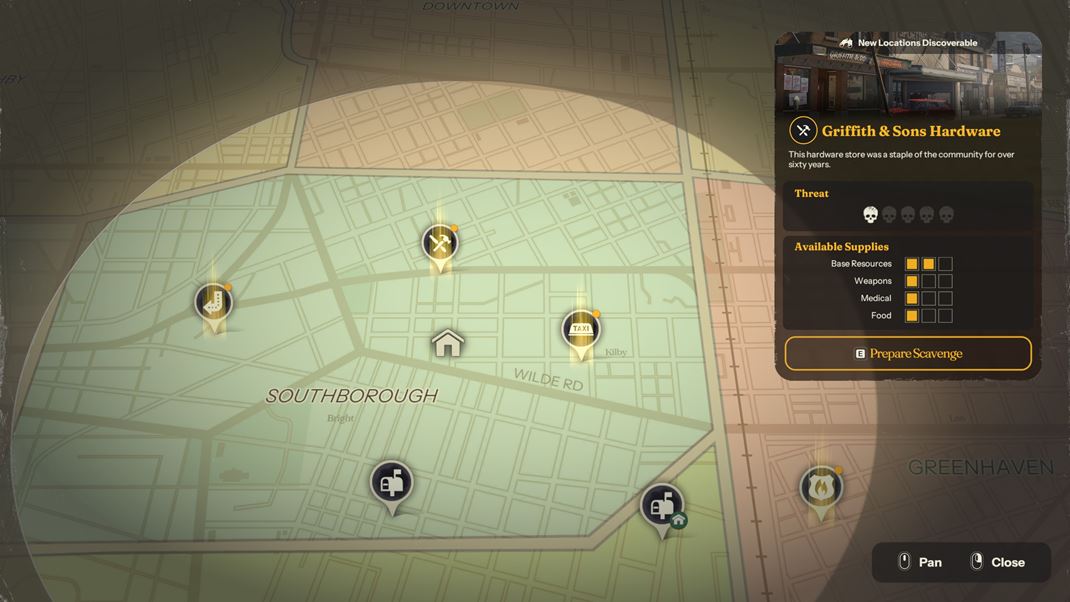The width and height of the screenshot is (1070, 602).
Task: Select the hardware store tools map marker
Action: pos(439,243)
